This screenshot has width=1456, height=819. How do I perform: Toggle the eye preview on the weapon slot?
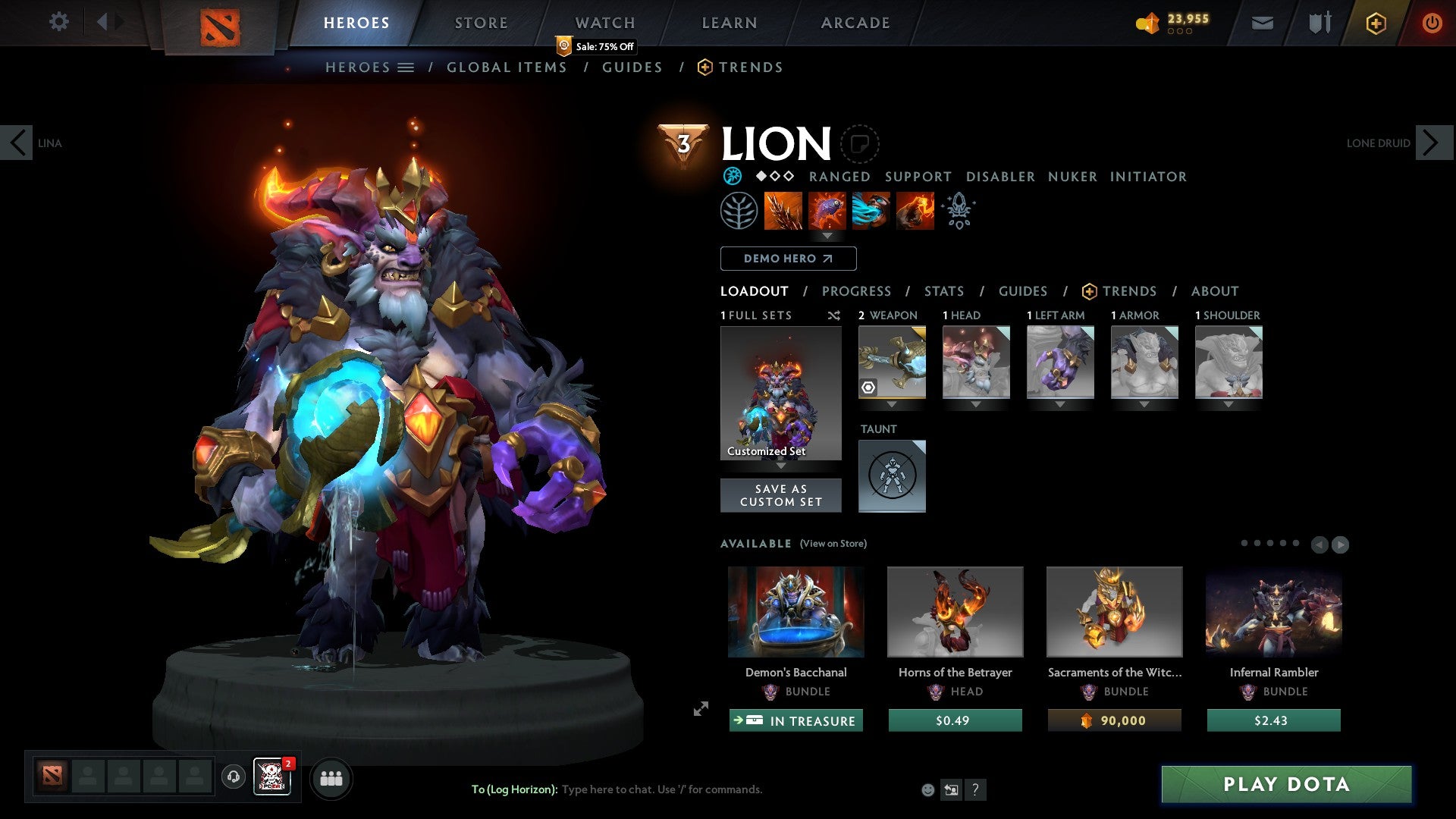point(868,387)
